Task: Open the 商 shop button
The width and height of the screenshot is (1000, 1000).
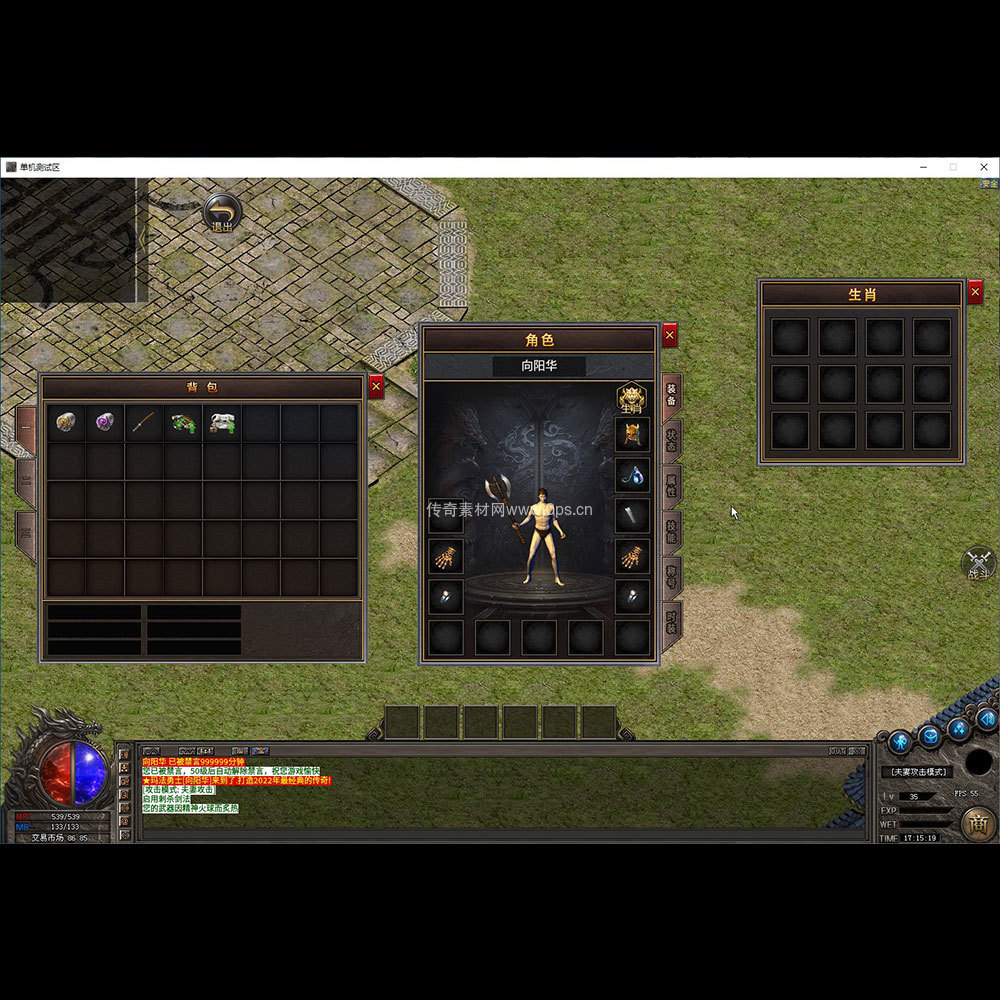Action: coord(978,823)
